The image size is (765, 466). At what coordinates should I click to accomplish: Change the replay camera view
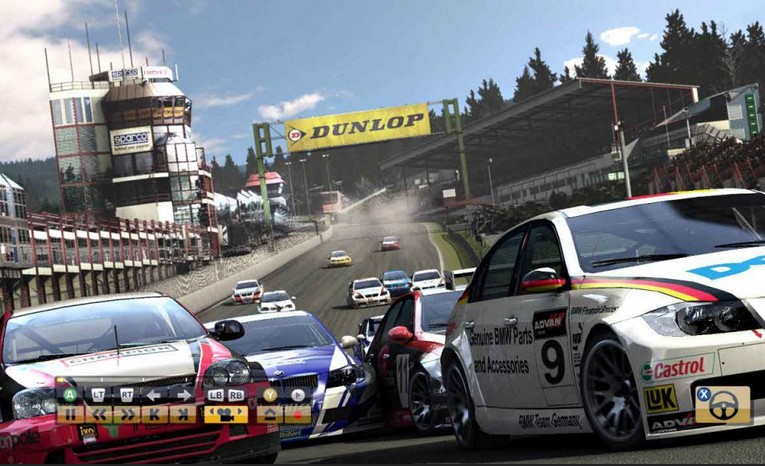coord(226,414)
